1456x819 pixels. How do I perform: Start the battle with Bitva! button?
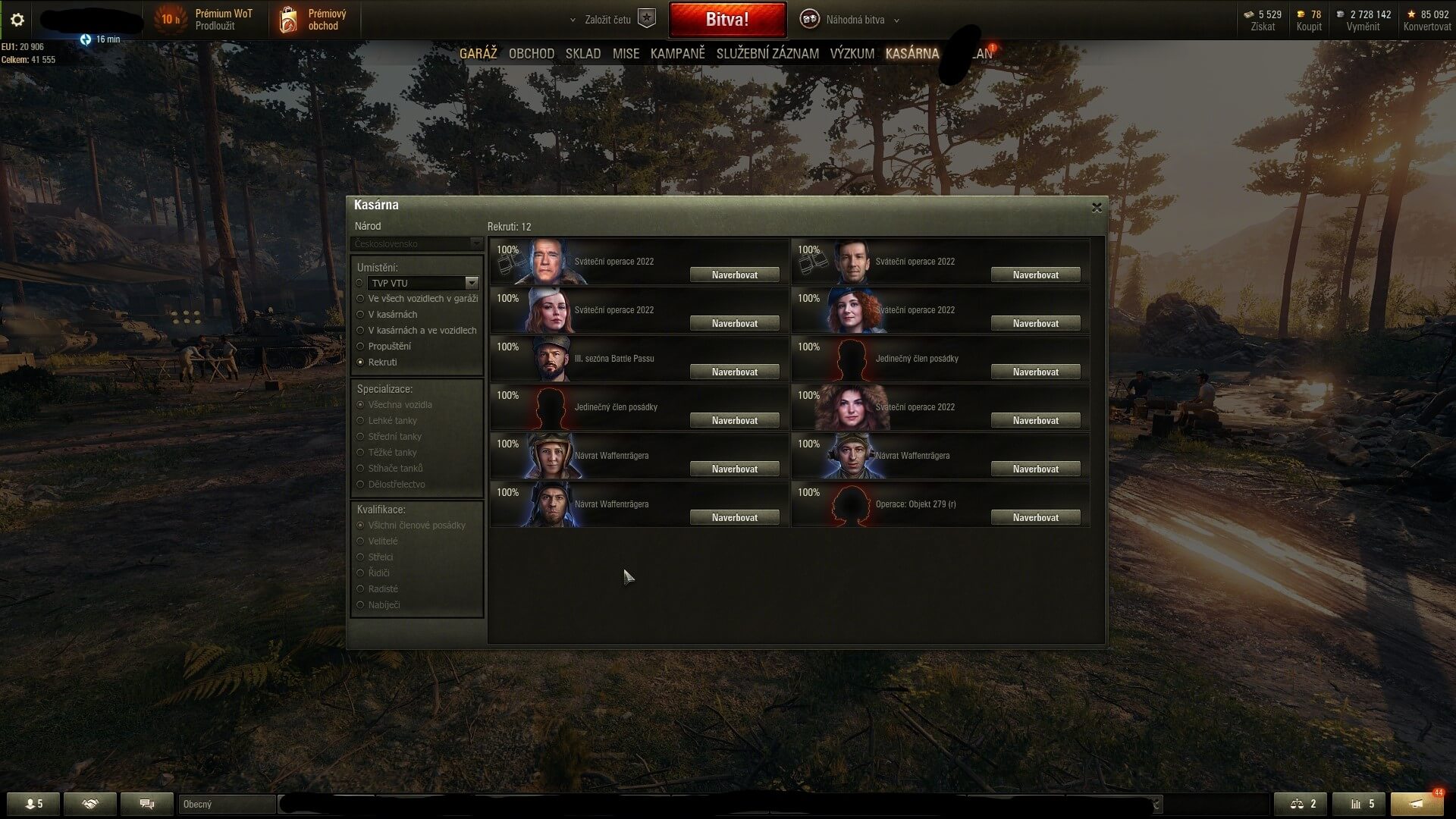pos(726,20)
